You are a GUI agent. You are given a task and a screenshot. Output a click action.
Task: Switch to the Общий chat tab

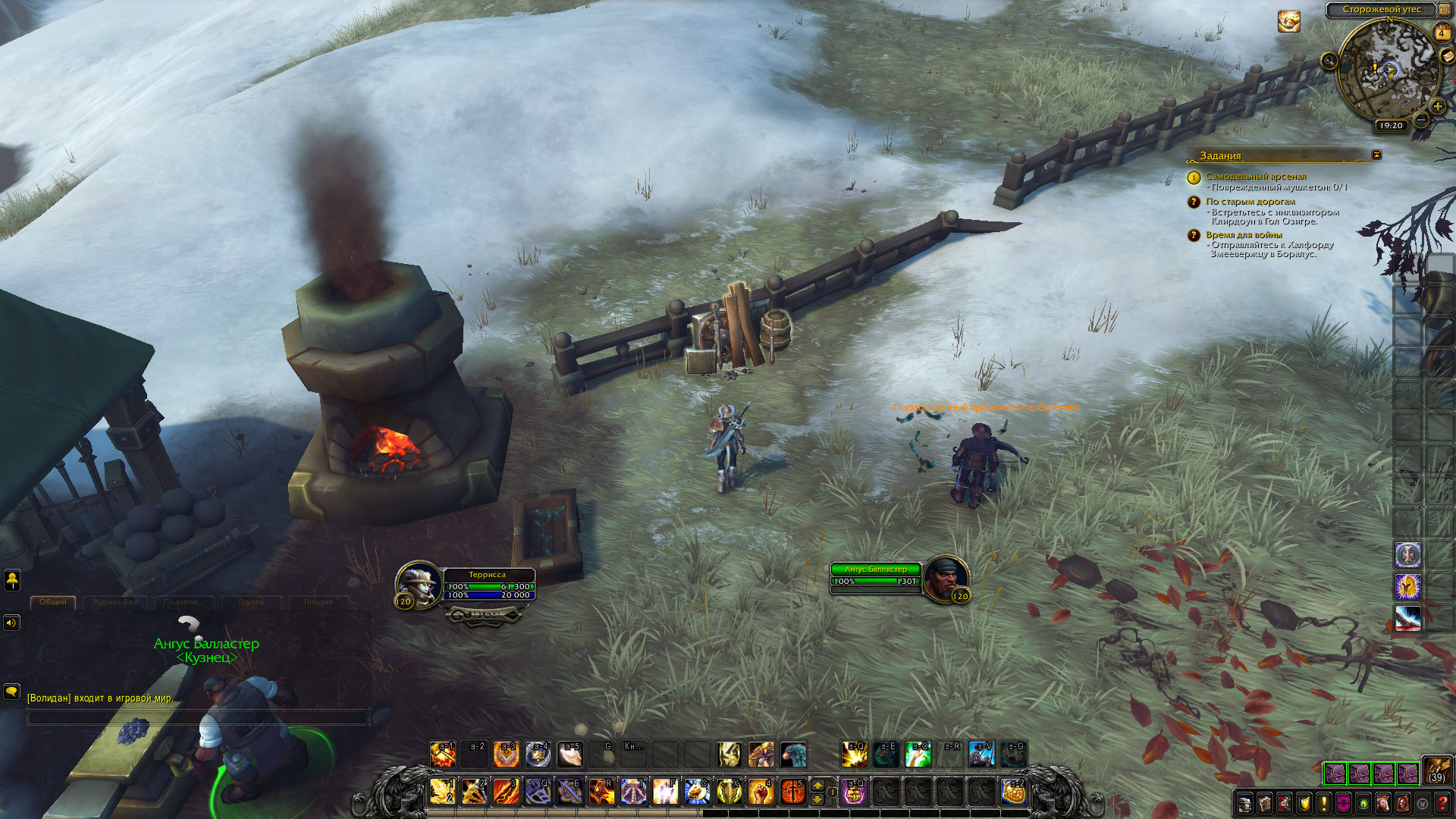(x=53, y=602)
